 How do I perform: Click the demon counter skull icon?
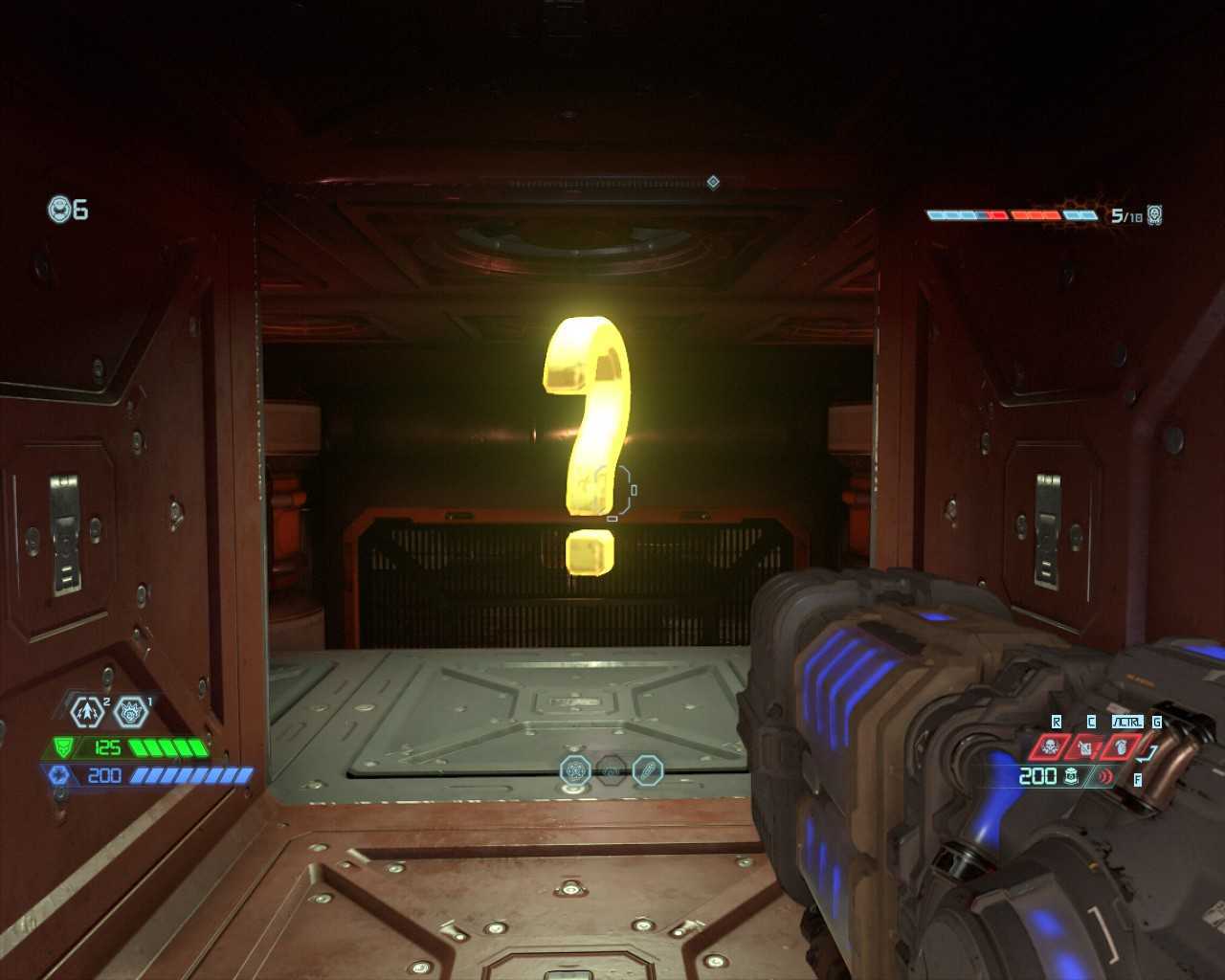point(1155,215)
